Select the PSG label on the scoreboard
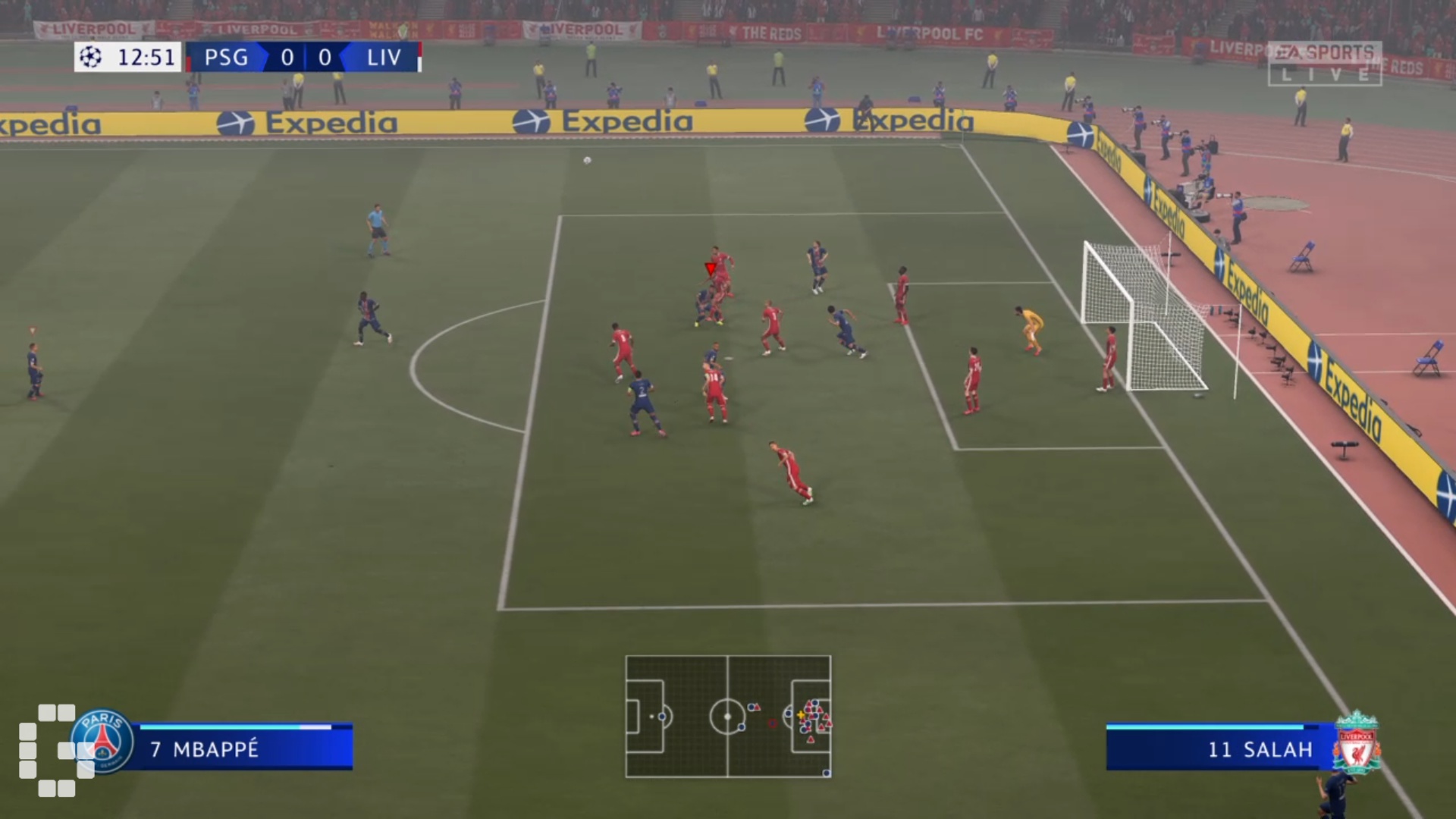The height and width of the screenshot is (819, 1456). 224,58
